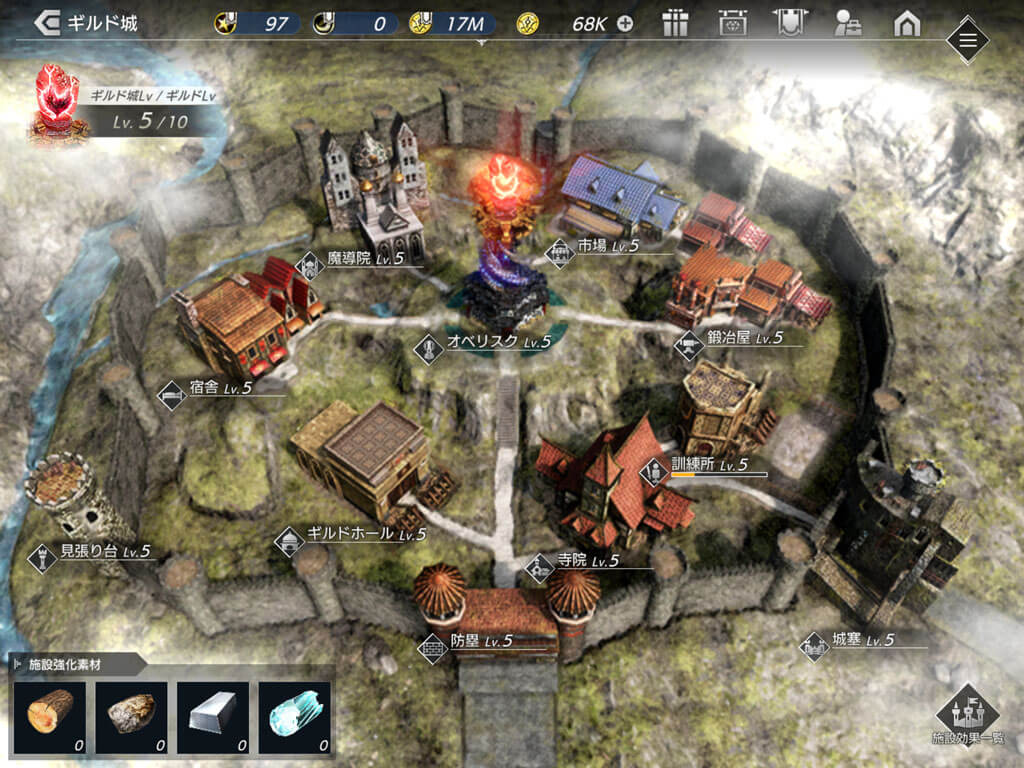Open the shop signboard icon
1024x768 pixels.
coord(734,23)
